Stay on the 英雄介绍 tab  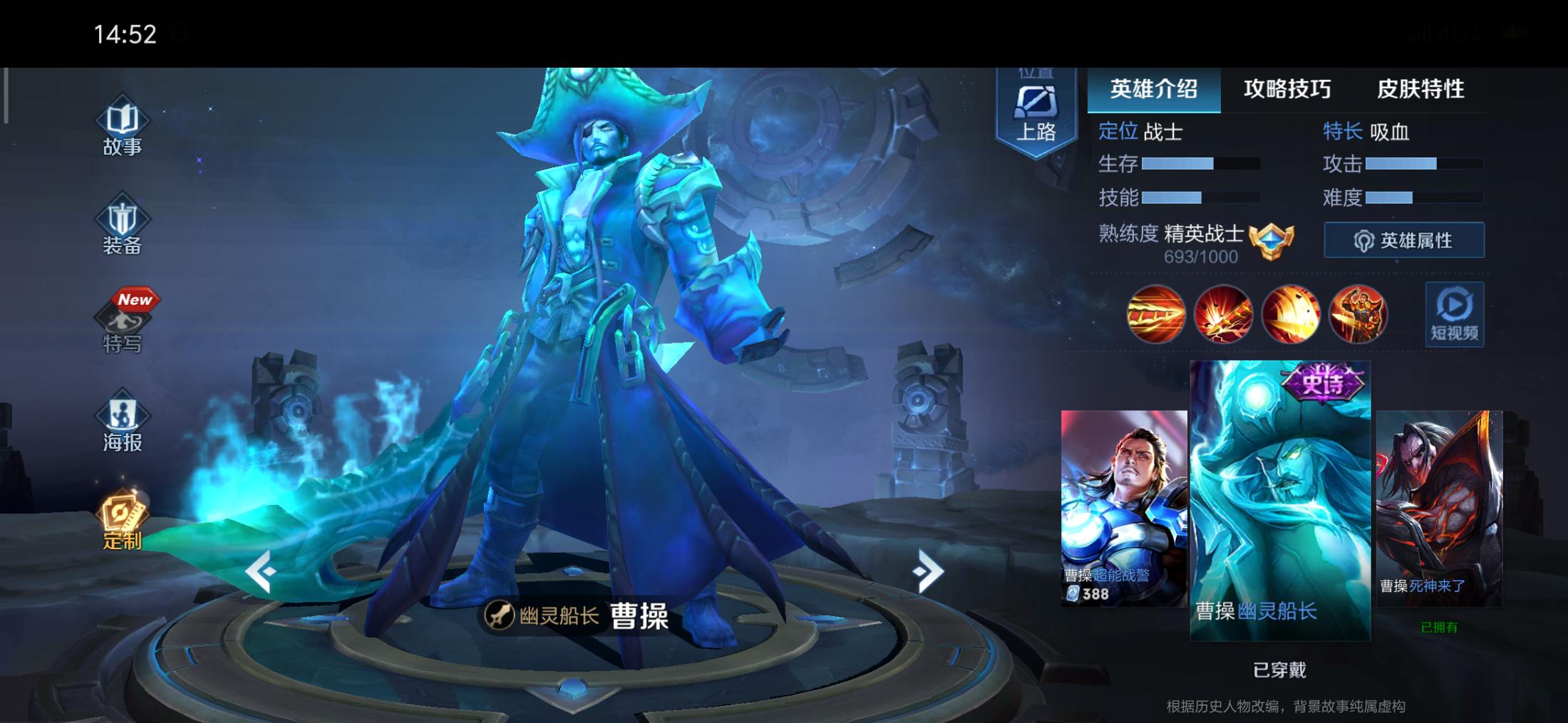1155,90
